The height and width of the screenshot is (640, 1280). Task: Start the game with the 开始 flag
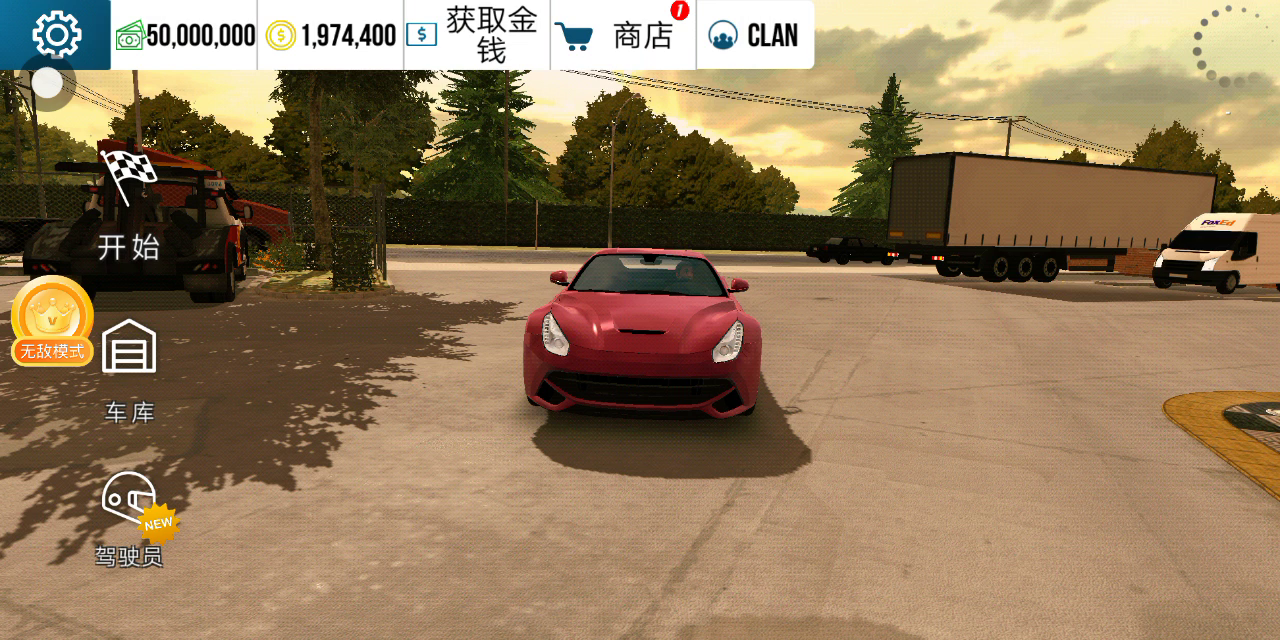(129, 211)
